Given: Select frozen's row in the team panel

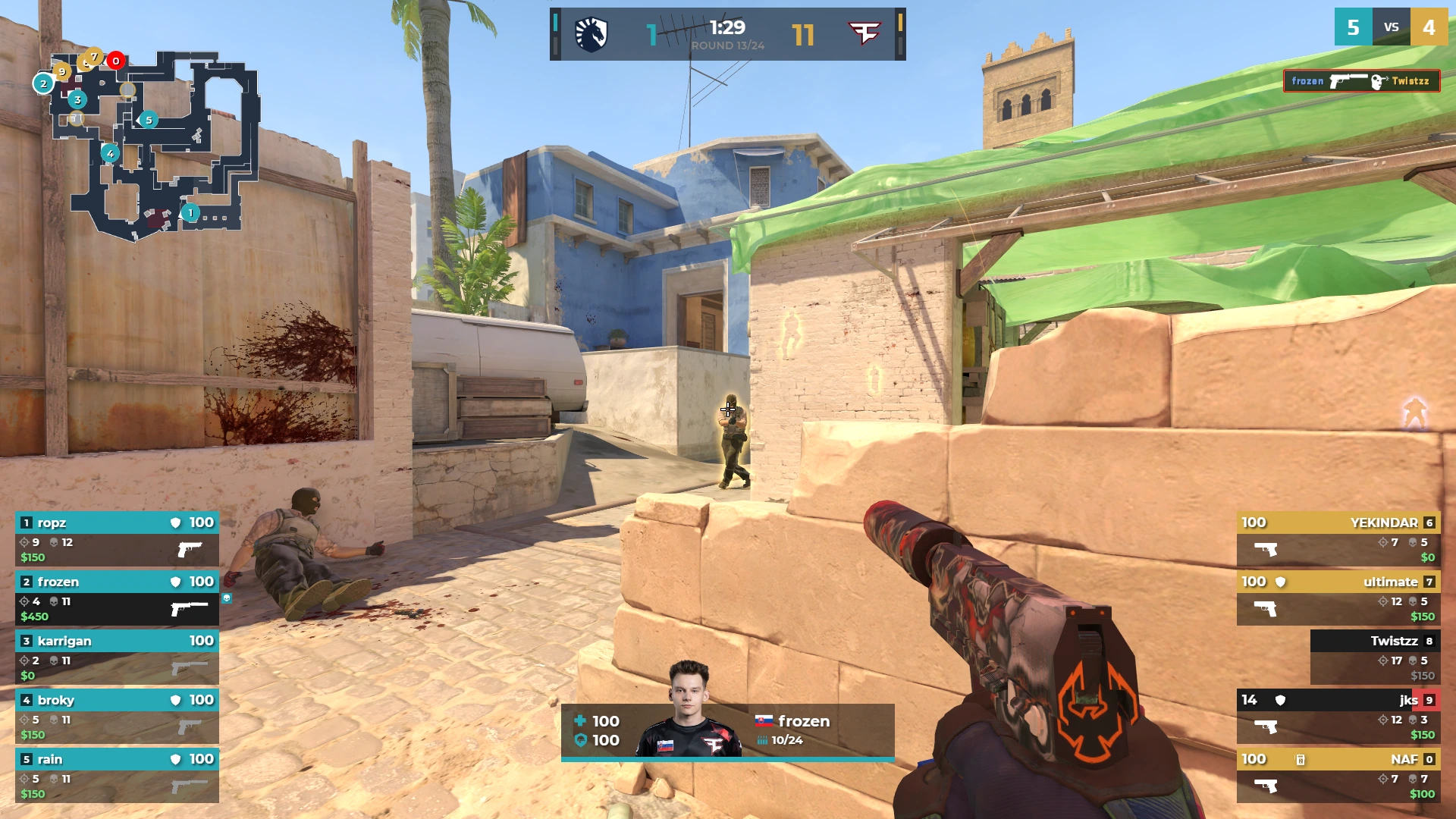Looking at the screenshot, I should coord(117,598).
